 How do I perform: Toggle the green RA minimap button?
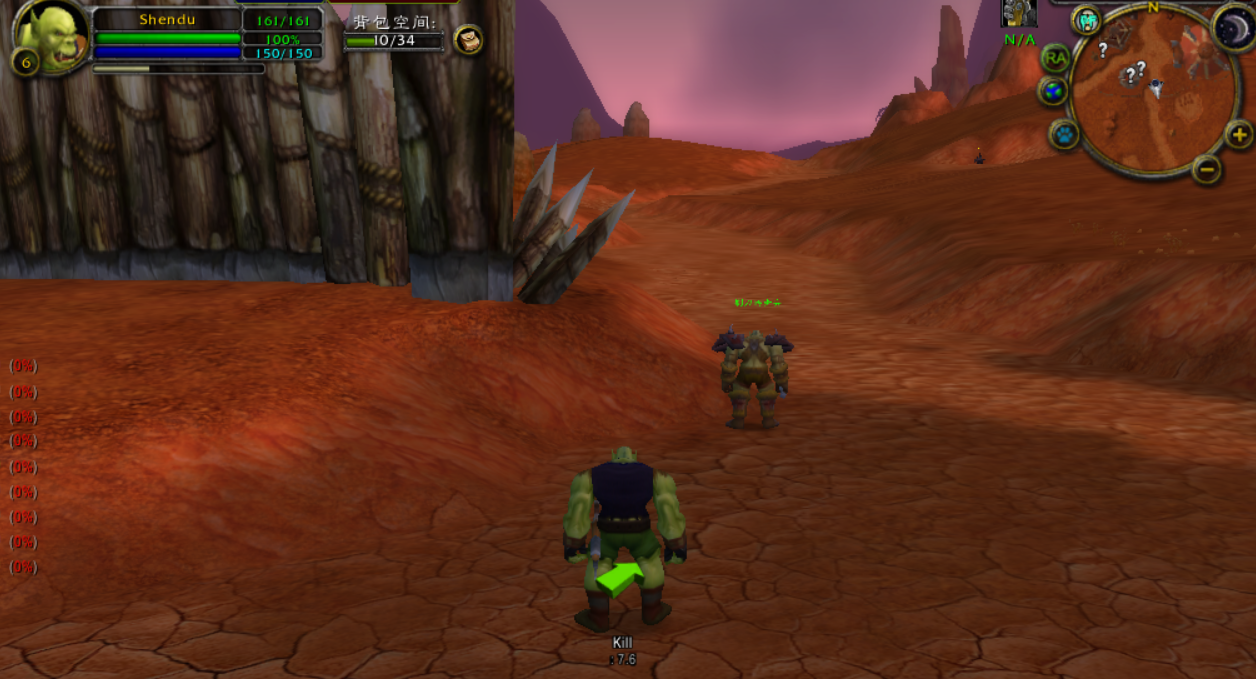[1055, 58]
